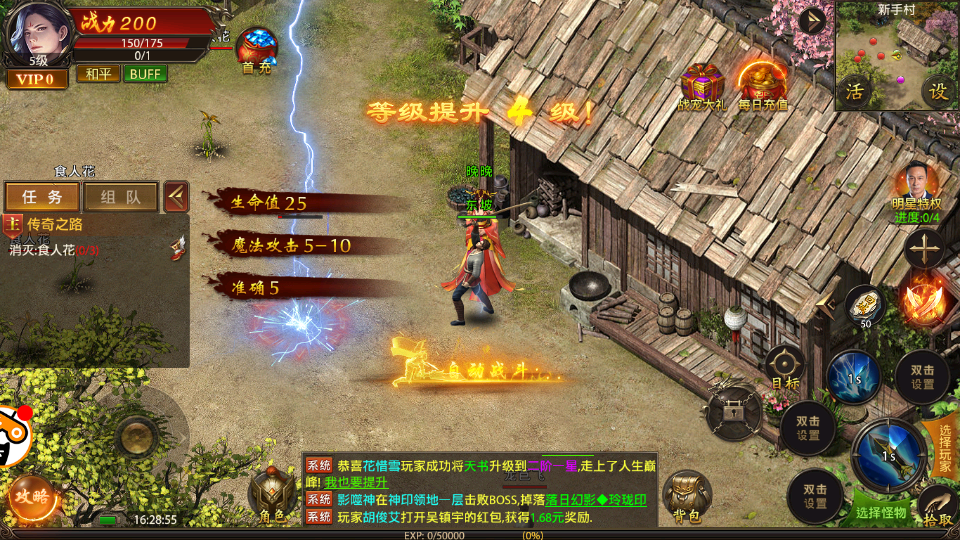
Task: Open the 攻略 strategy guide button
Action: click(30, 495)
